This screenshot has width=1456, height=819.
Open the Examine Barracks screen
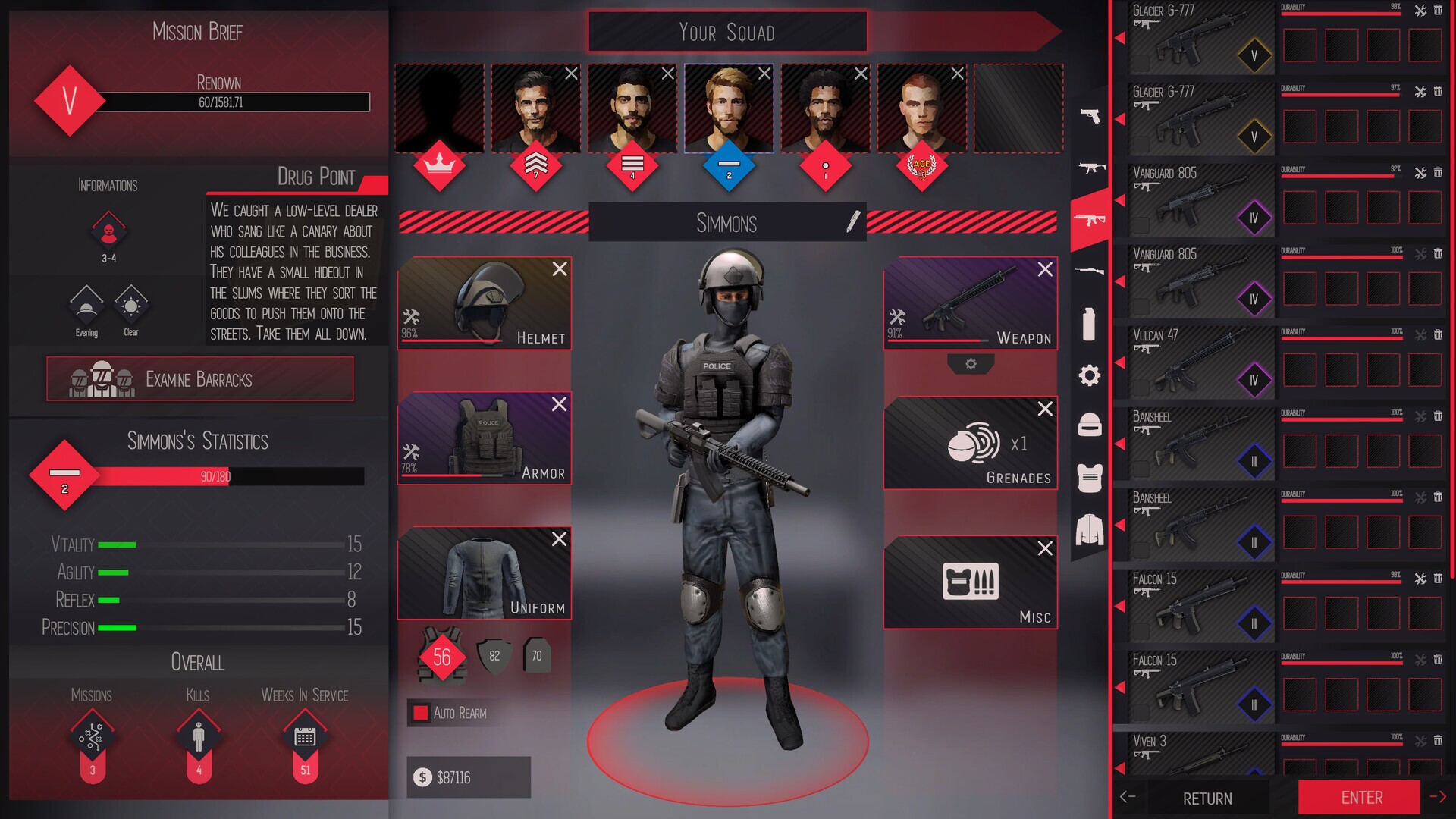(x=199, y=378)
